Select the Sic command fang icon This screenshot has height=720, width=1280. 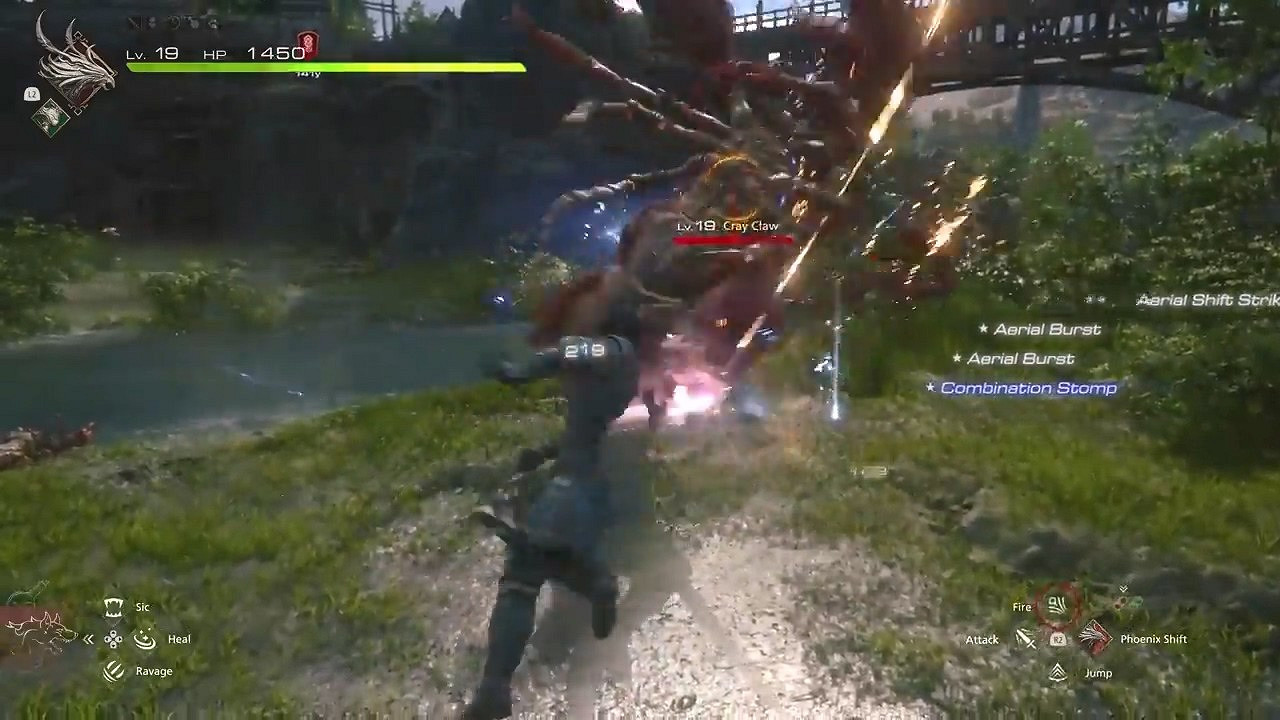click(x=112, y=606)
